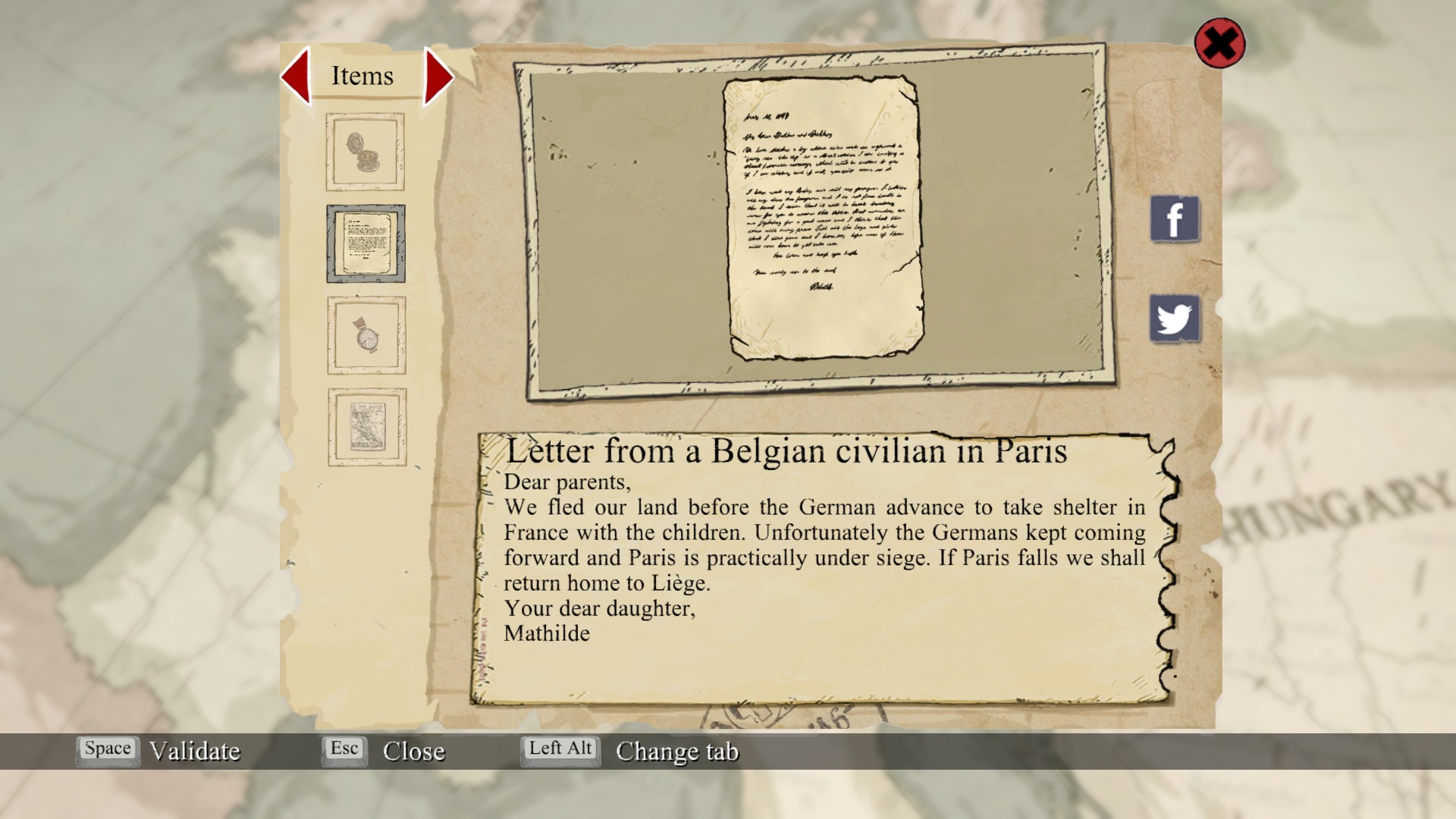Screen dimensions: 1456x819
Task: View the large letter image in the frame
Action: [x=823, y=218]
